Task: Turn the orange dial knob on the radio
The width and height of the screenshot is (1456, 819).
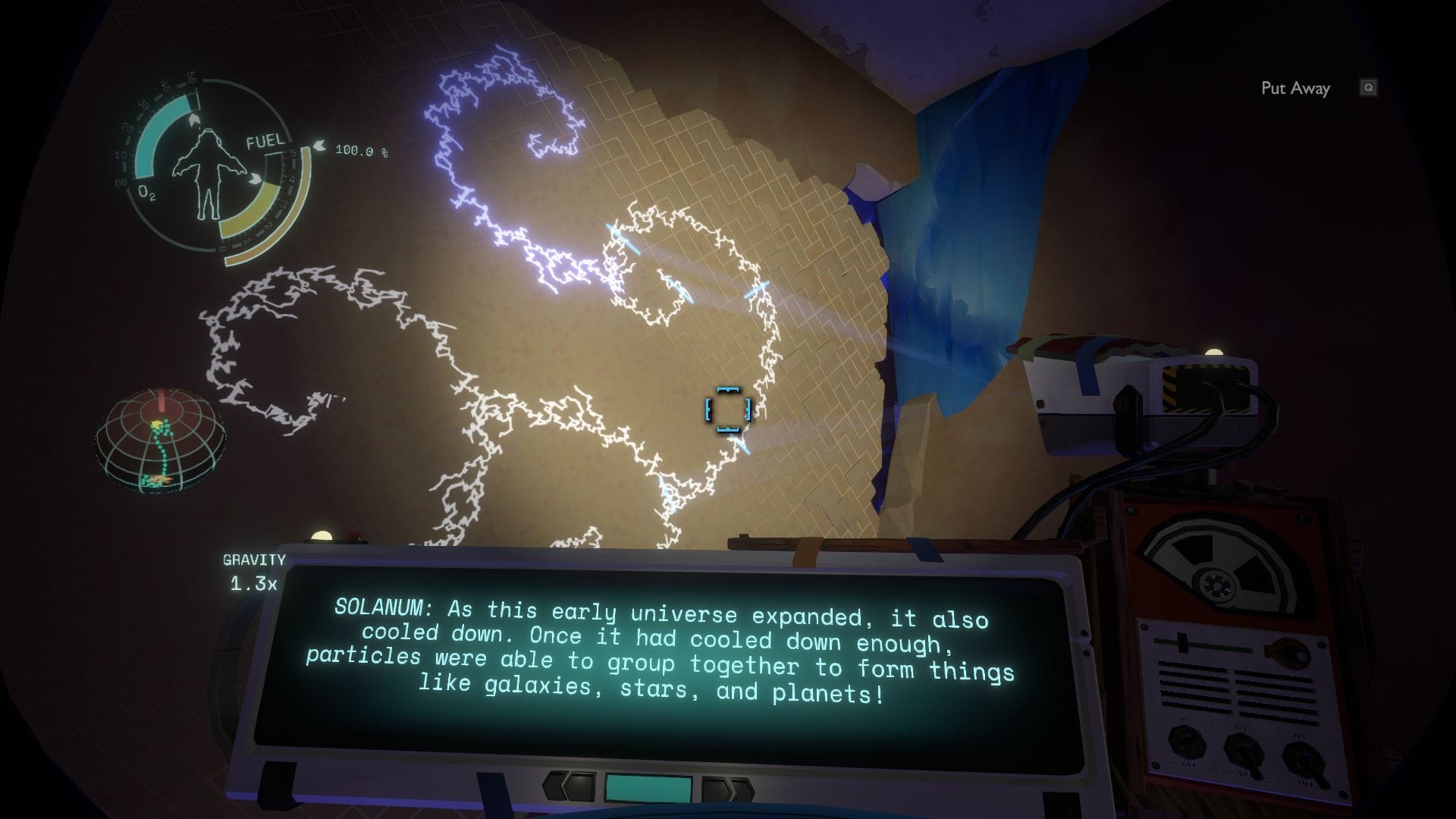Action: [1288, 651]
